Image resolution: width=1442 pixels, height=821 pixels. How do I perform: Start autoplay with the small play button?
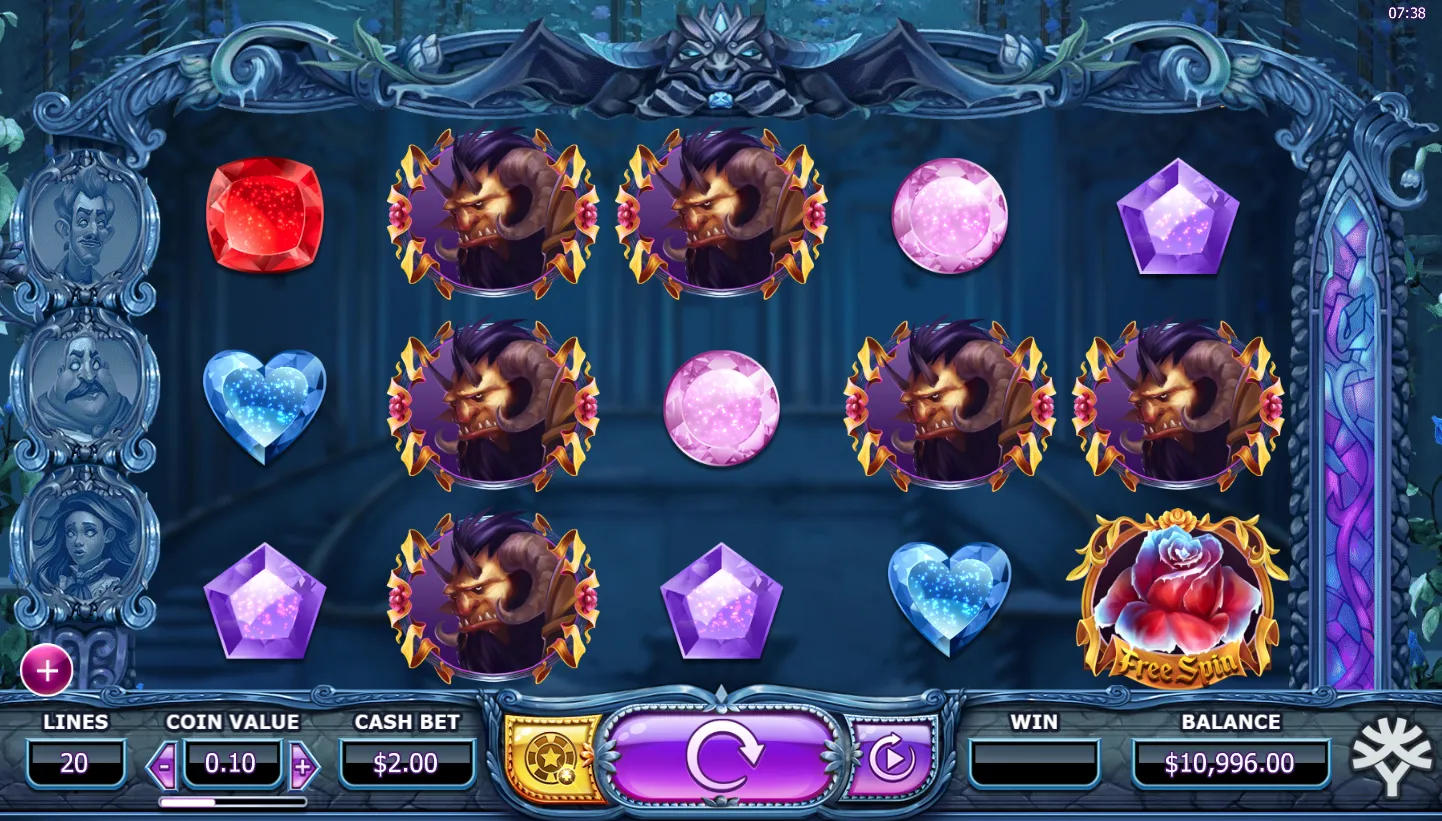coord(889,759)
